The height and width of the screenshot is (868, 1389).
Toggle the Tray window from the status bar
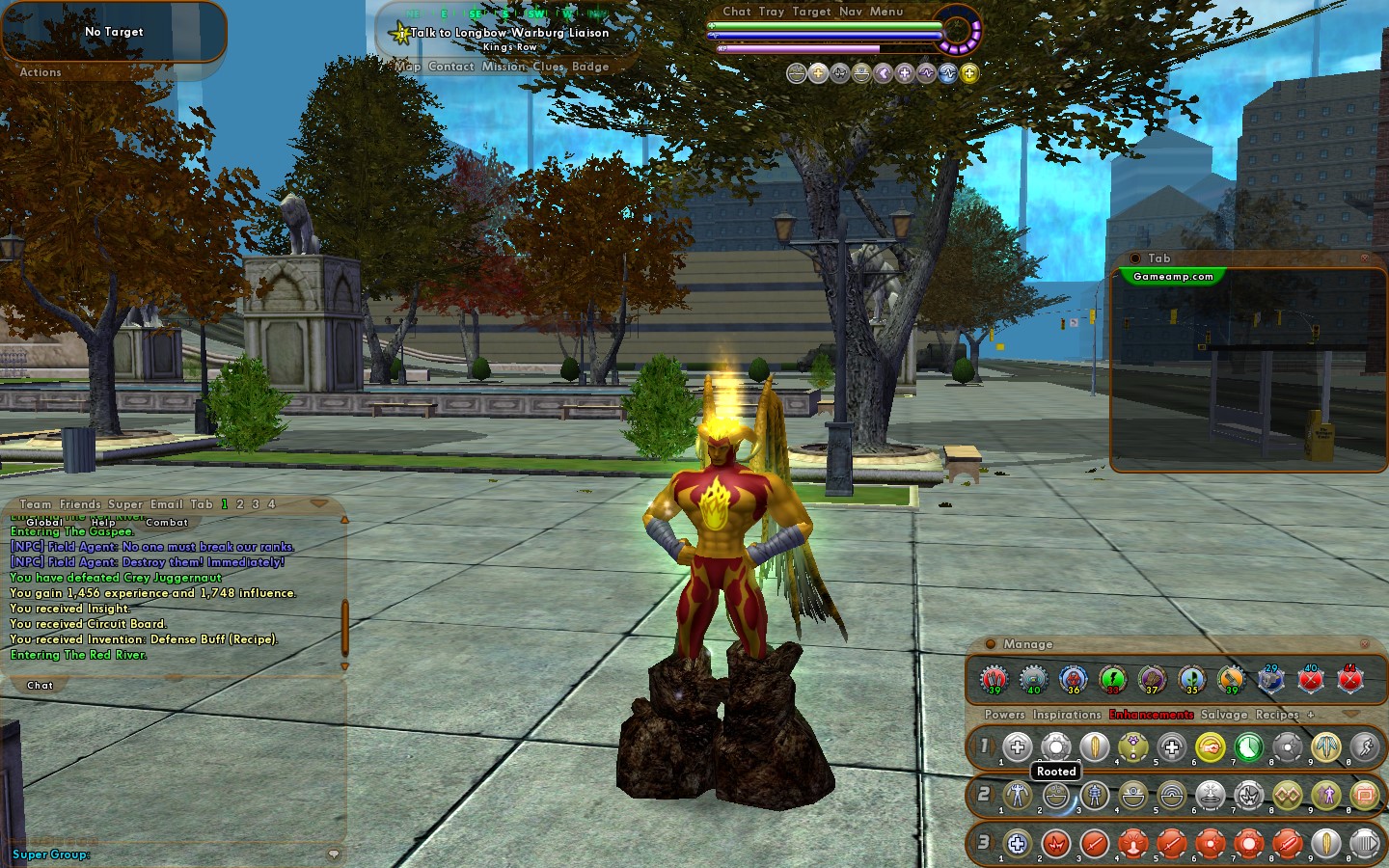click(772, 12)
